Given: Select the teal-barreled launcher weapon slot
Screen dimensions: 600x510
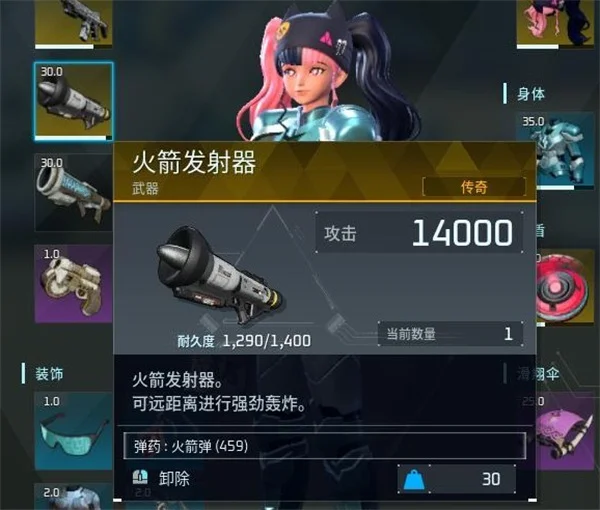Looking at the screenshot, I should tap(73, 190).
